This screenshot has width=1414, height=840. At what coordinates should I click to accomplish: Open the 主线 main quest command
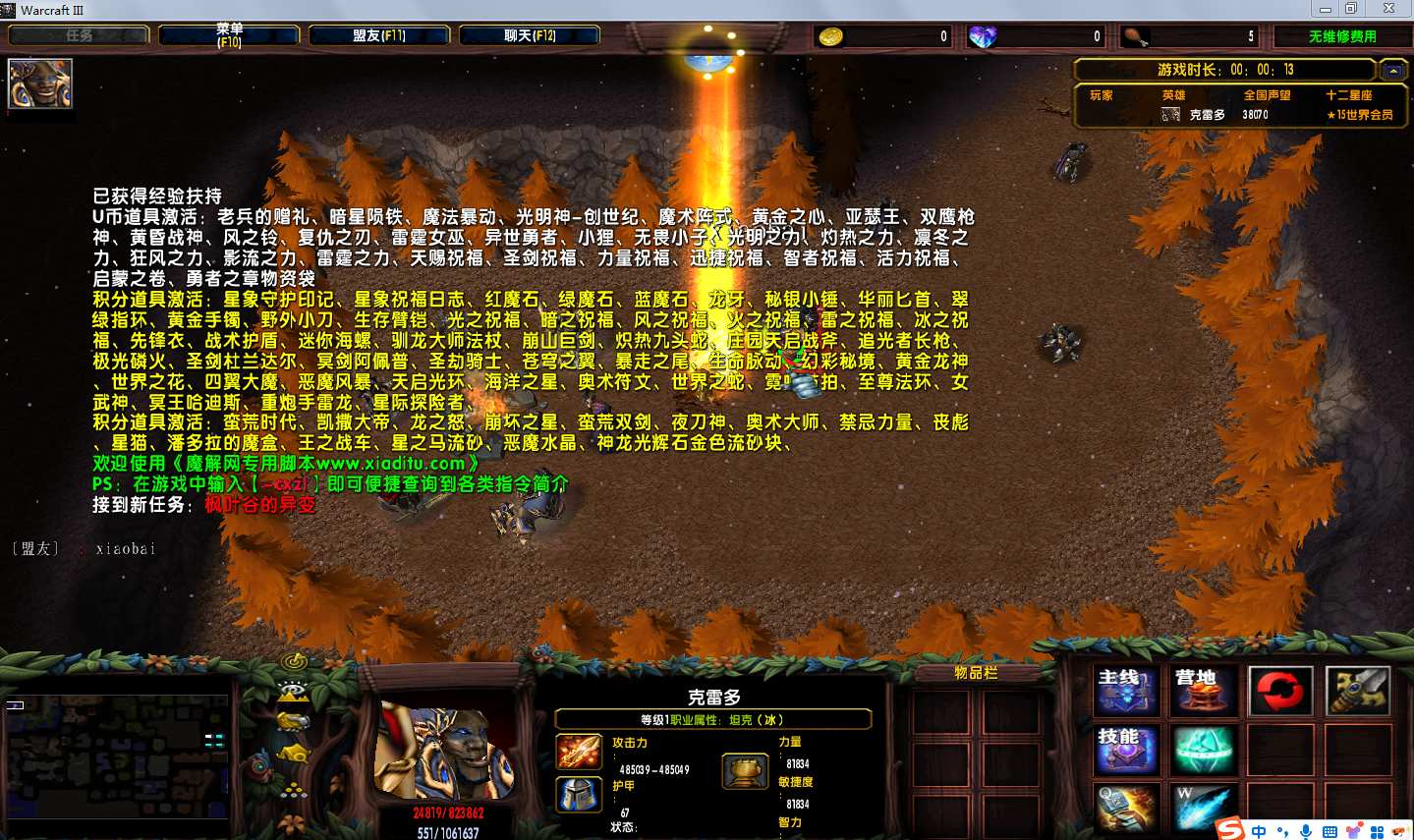pyautogui.click(x=1126, y=691)
